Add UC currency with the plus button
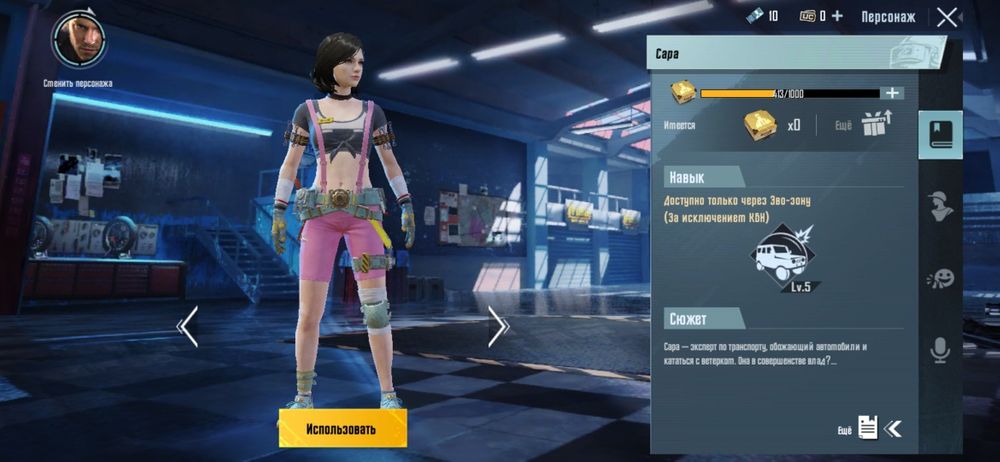1000x462 pixels. point(837,16)
